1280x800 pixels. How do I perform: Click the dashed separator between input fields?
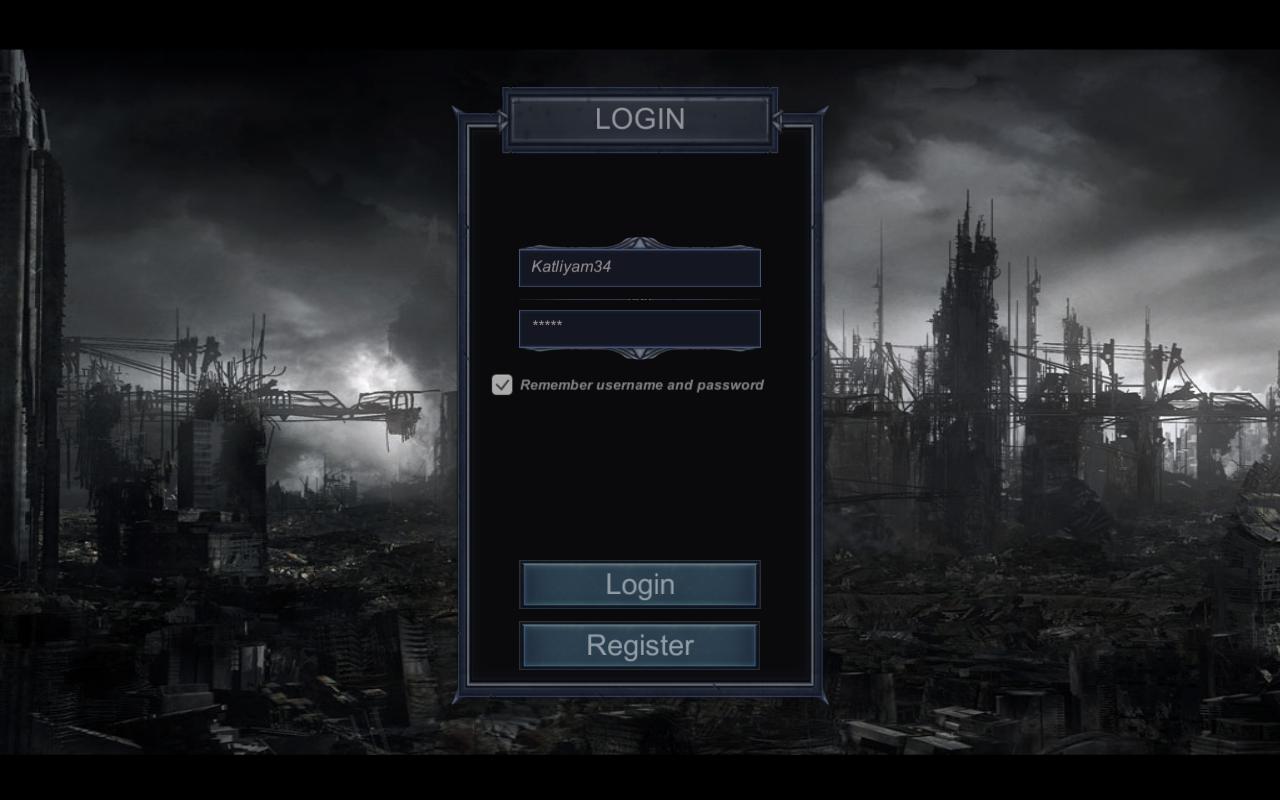click(x=639, y=297)
